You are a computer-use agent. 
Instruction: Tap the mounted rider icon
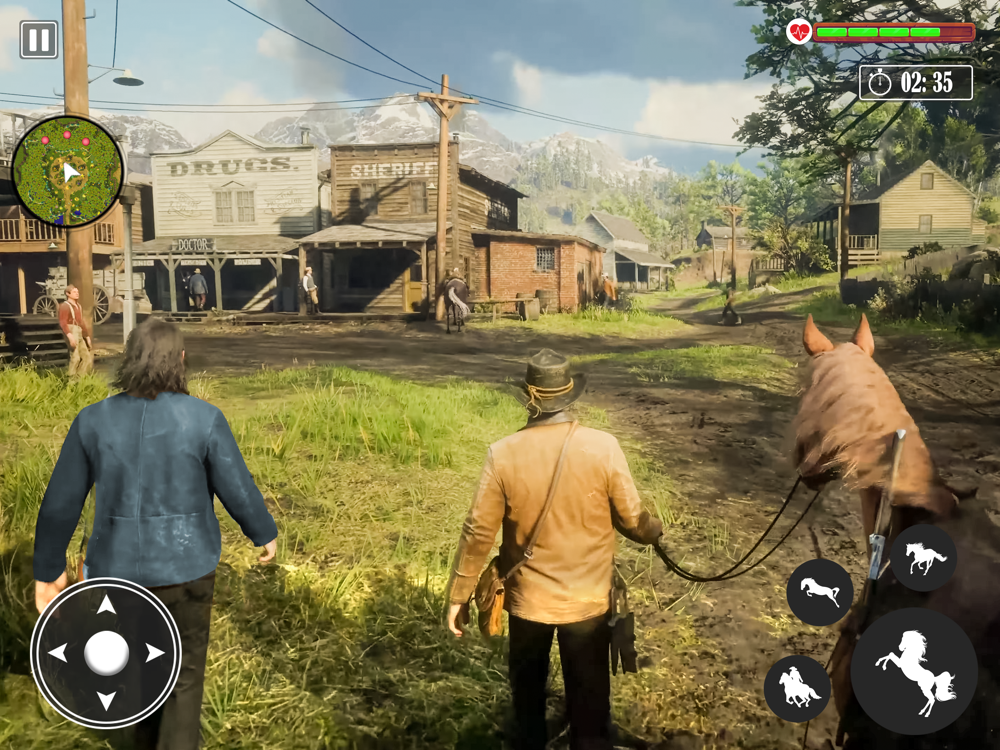pyautogui.click(x=797, y=689)
